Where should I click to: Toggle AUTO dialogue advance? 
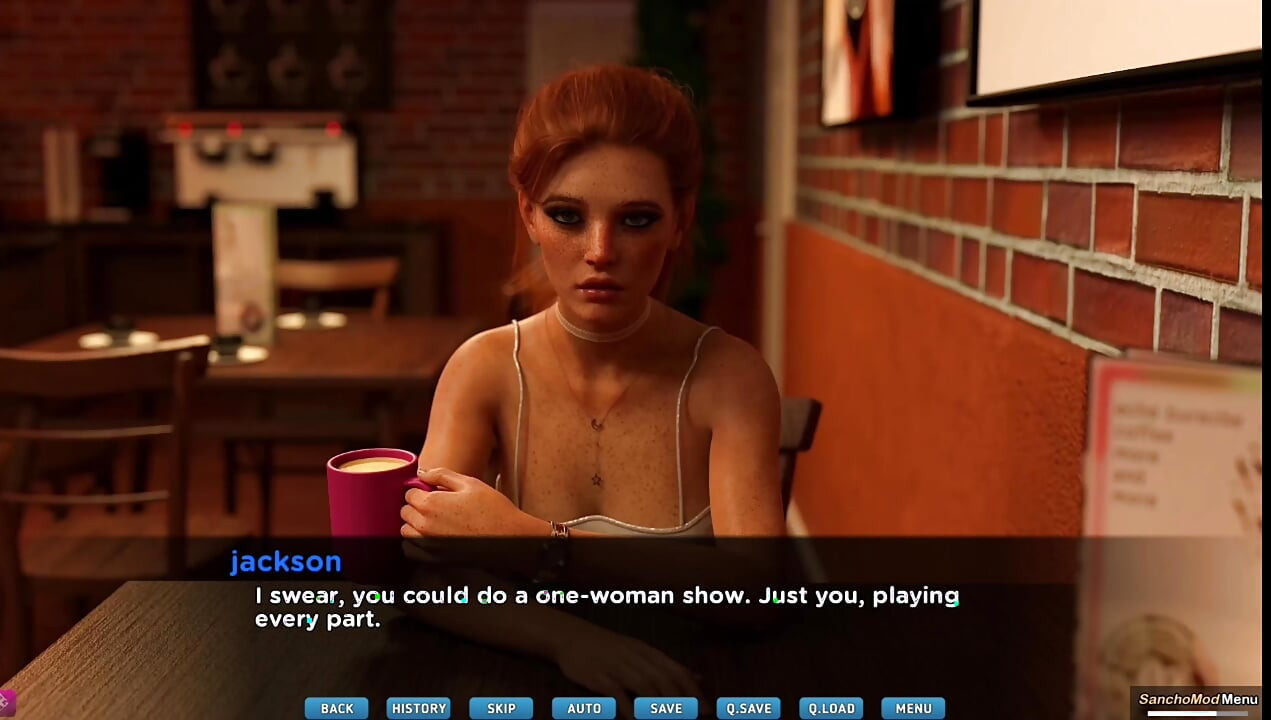pos(584,708)
